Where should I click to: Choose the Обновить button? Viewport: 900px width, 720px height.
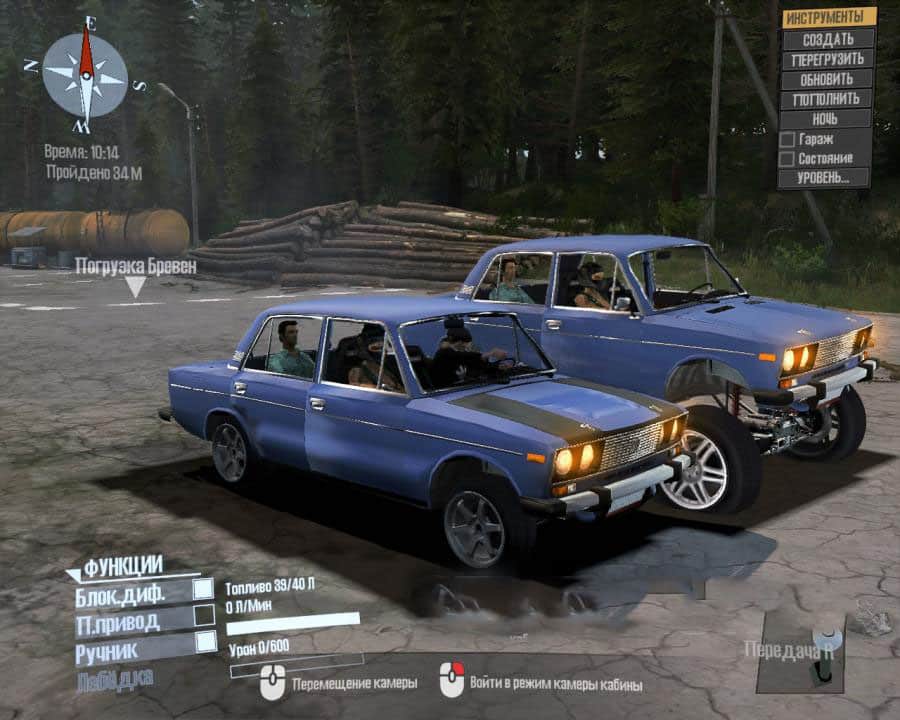(x=827, y=79)
